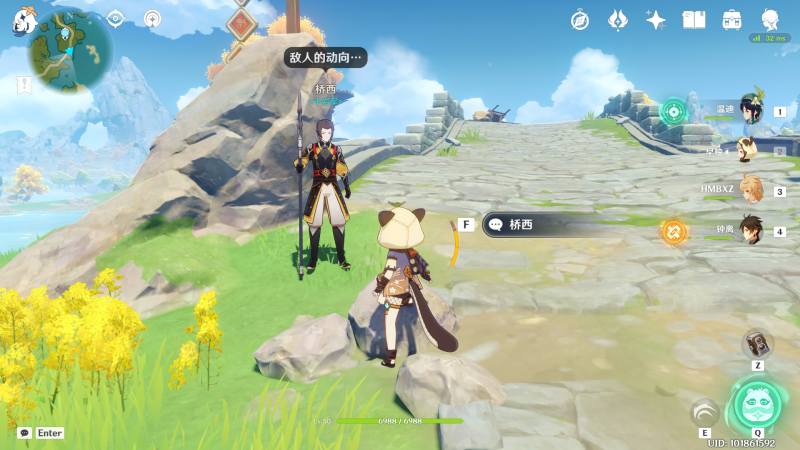The height and width of the screenshot is (450, 800).
Task: Switch to party member 钟离
Action: coord(751,231)
